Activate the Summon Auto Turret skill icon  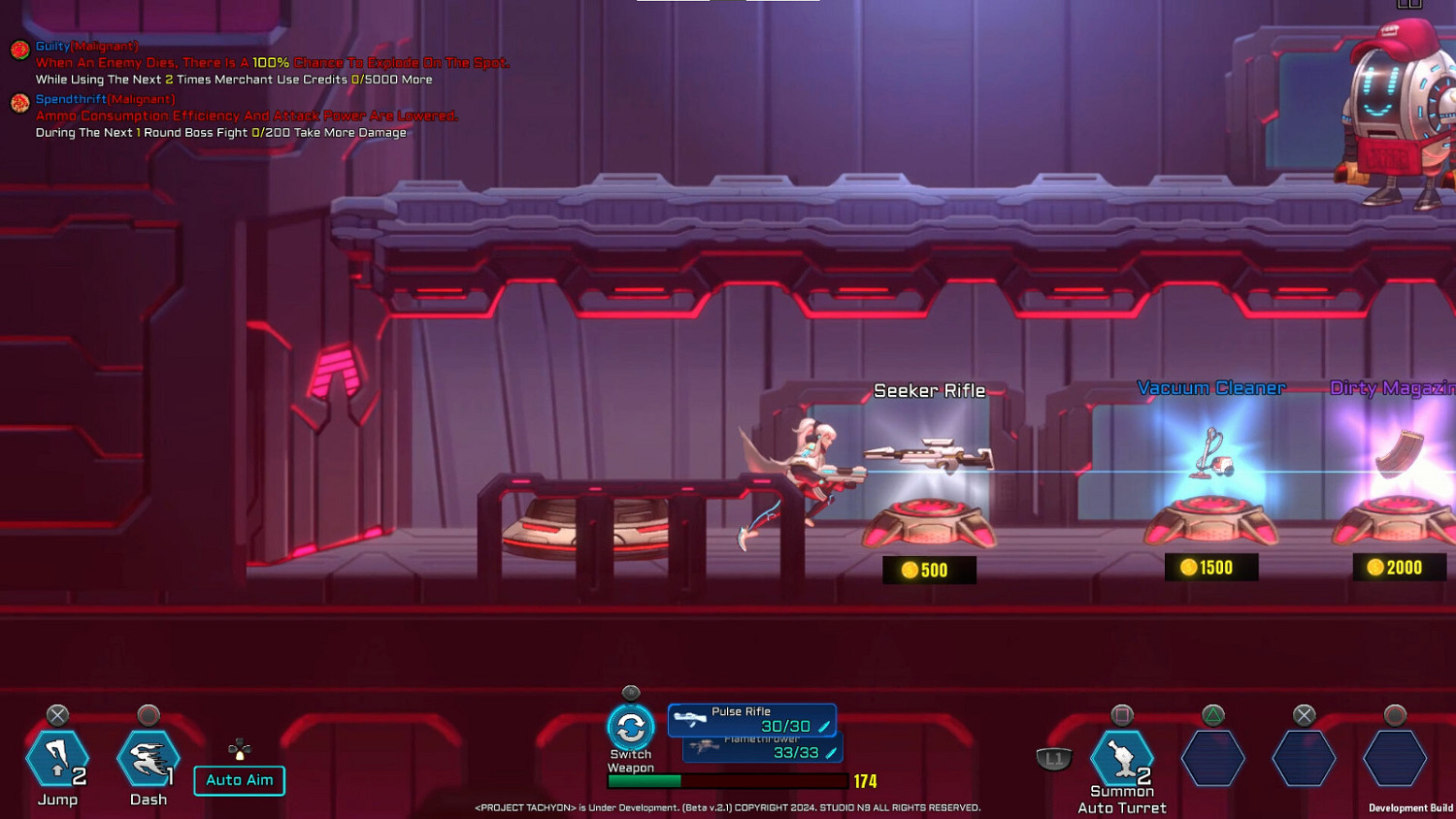pos(1122,758)
